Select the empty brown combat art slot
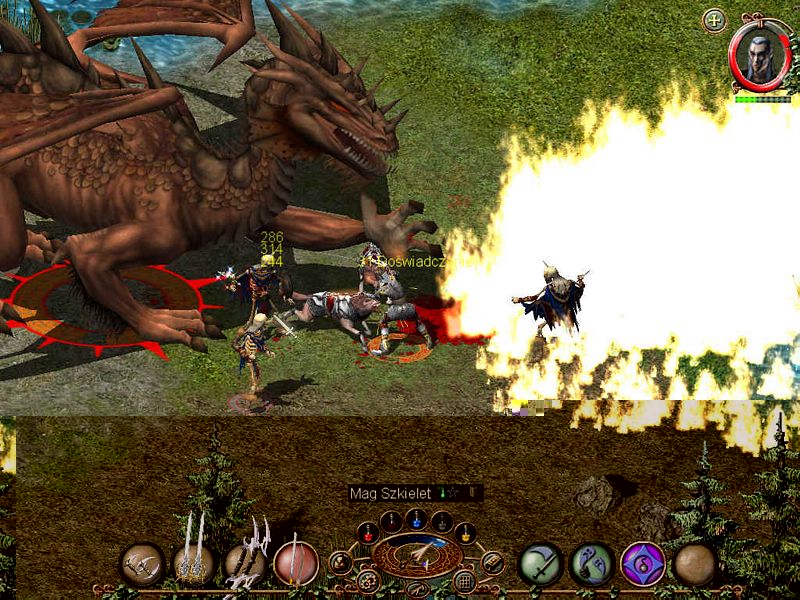This screenshot has width=800, height=600. (x=694, y=564)
